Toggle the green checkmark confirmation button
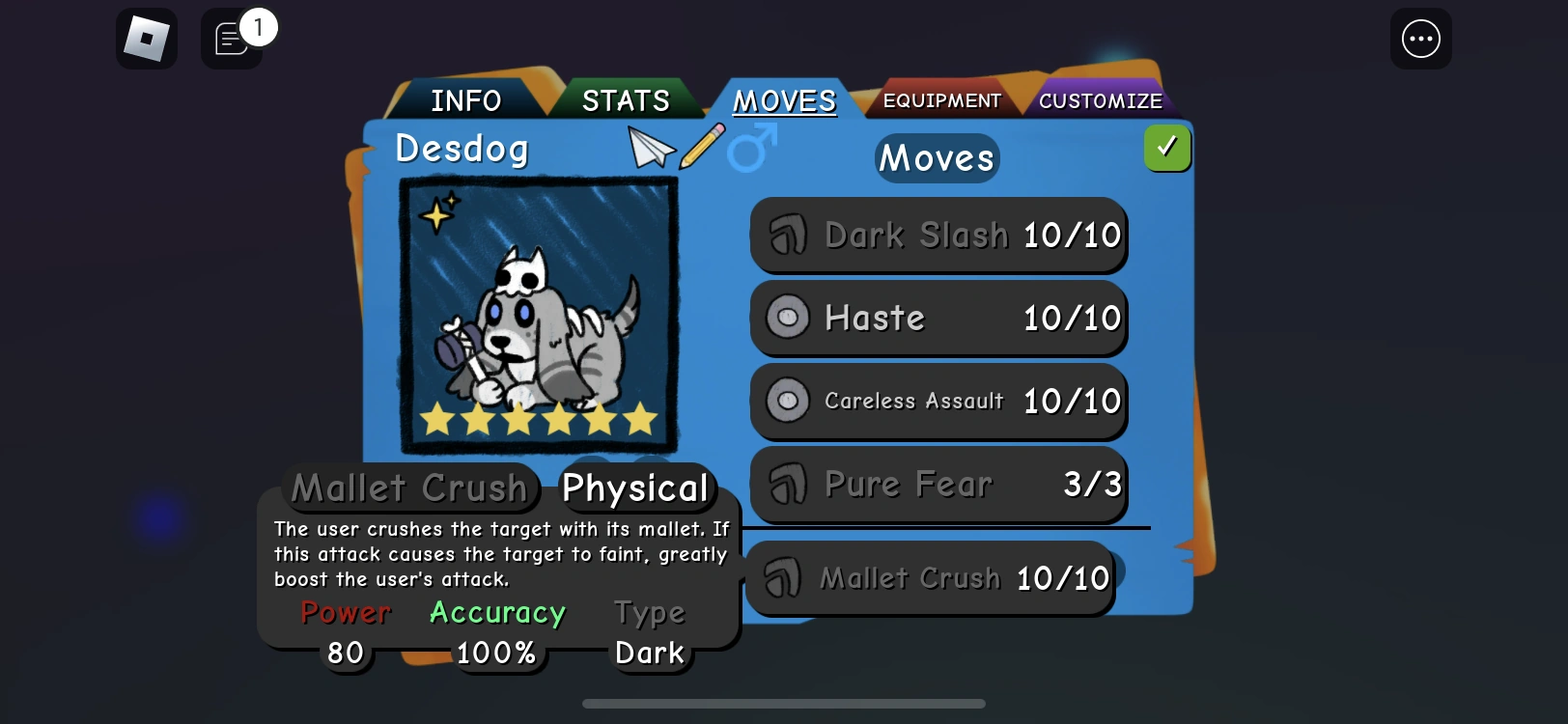1568x724 pixels. (x=1167, y=148)
